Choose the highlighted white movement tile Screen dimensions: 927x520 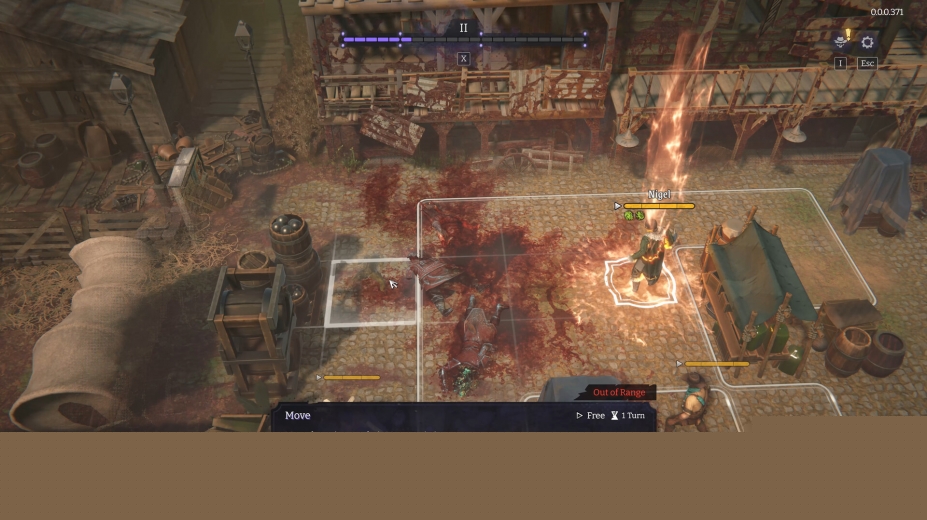[x=370, y=291]
